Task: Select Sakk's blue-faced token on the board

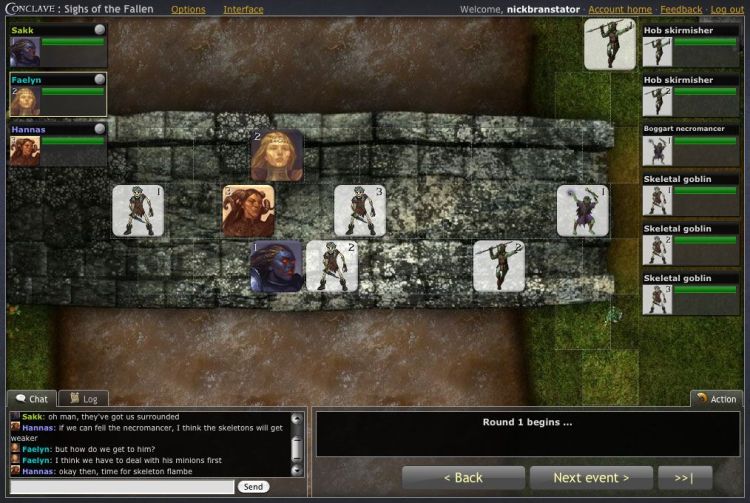Action: [x=276, y=266]
